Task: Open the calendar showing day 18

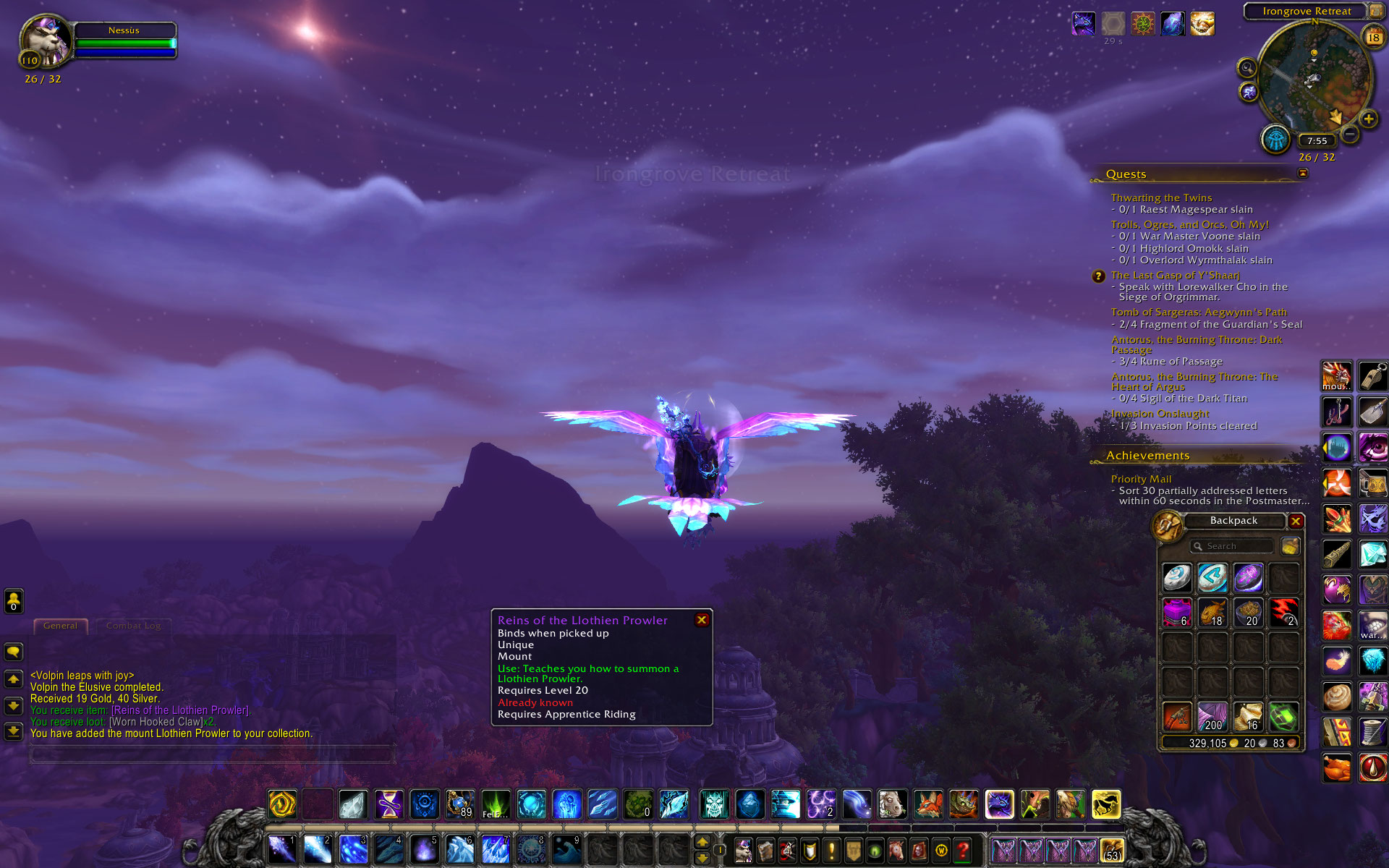Action: click(x=1372, y=37)
